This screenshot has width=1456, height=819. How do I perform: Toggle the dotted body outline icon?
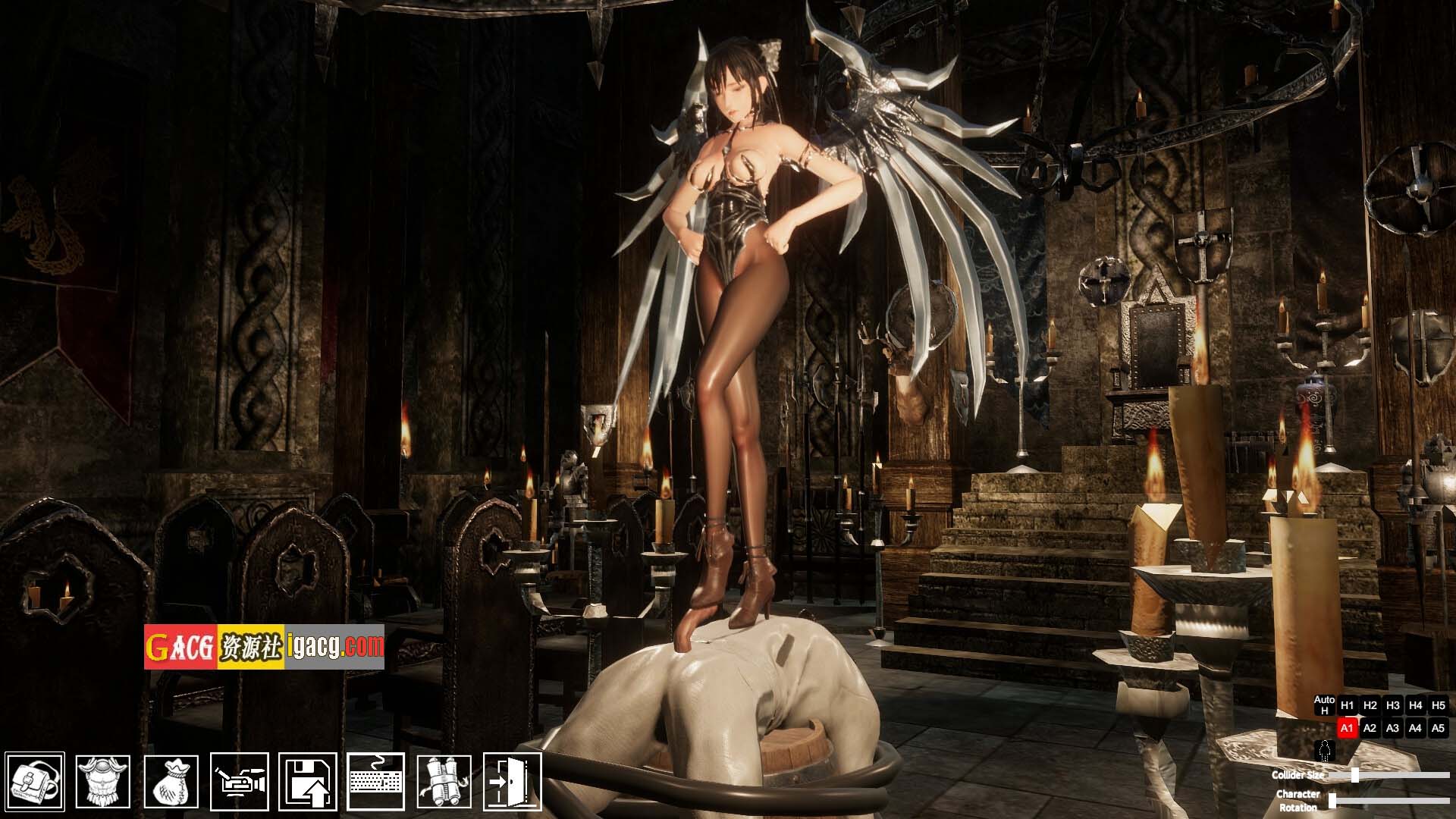[x=1325, y=751]
